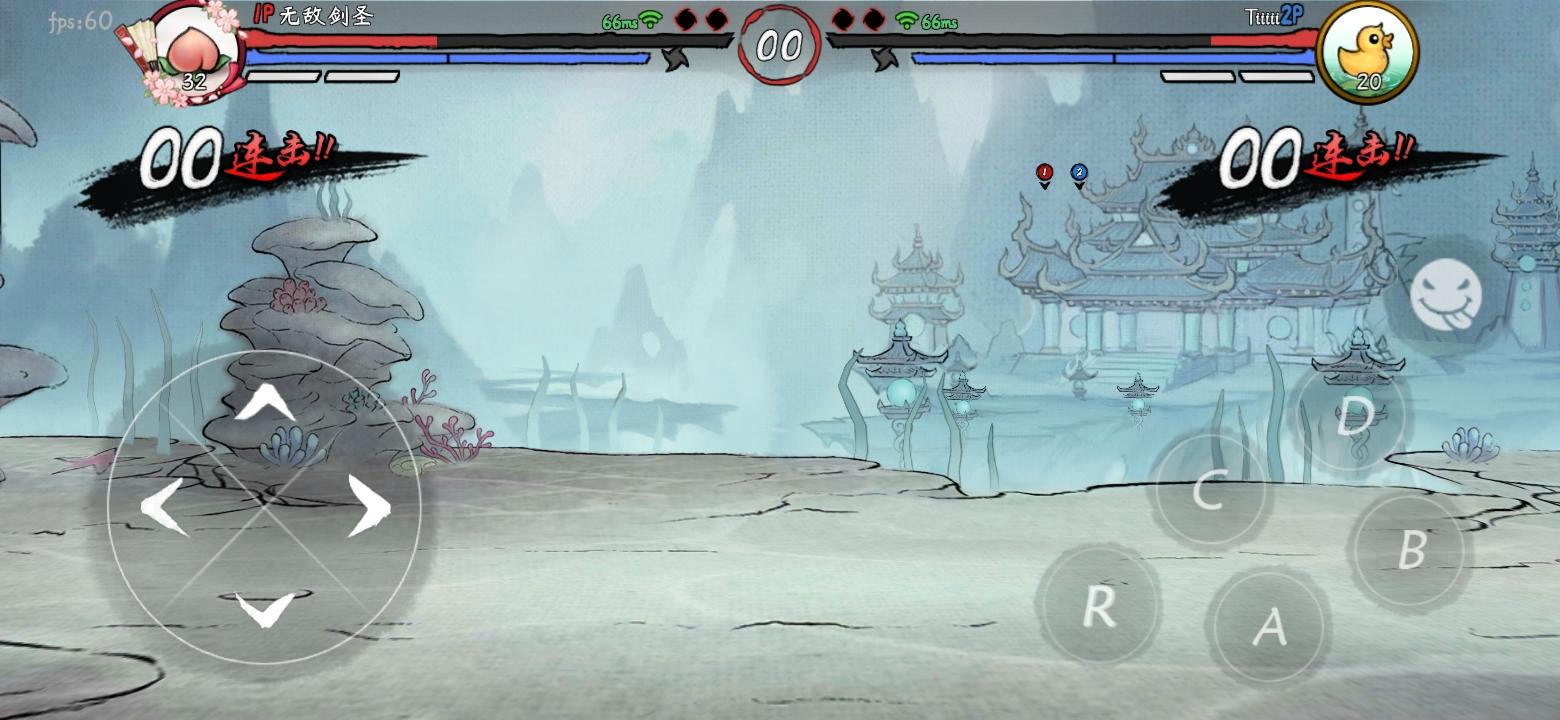Tap the round timer showing 00

click(x=781, y=43)
